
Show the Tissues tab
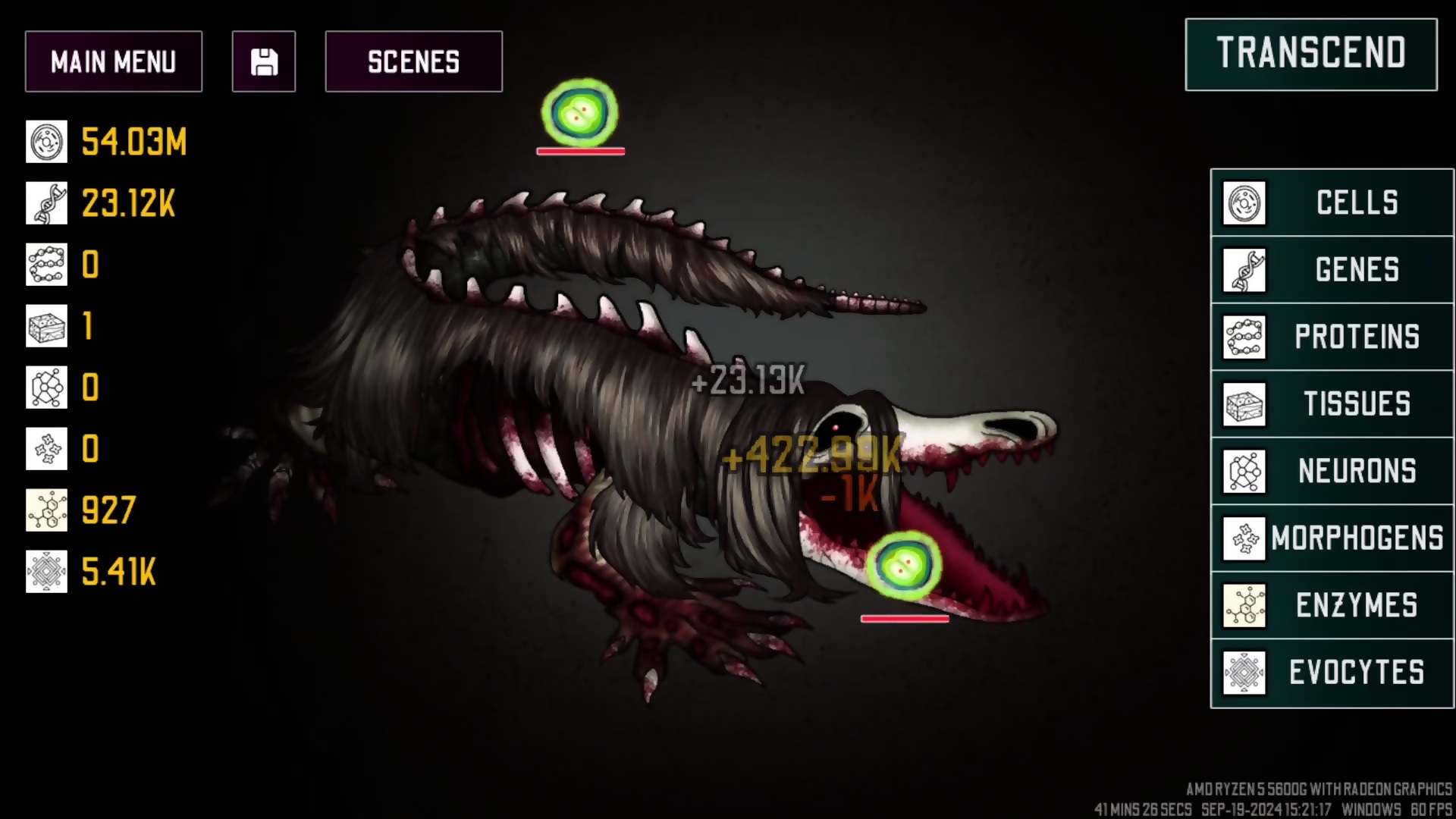[x=1332, y=404]
